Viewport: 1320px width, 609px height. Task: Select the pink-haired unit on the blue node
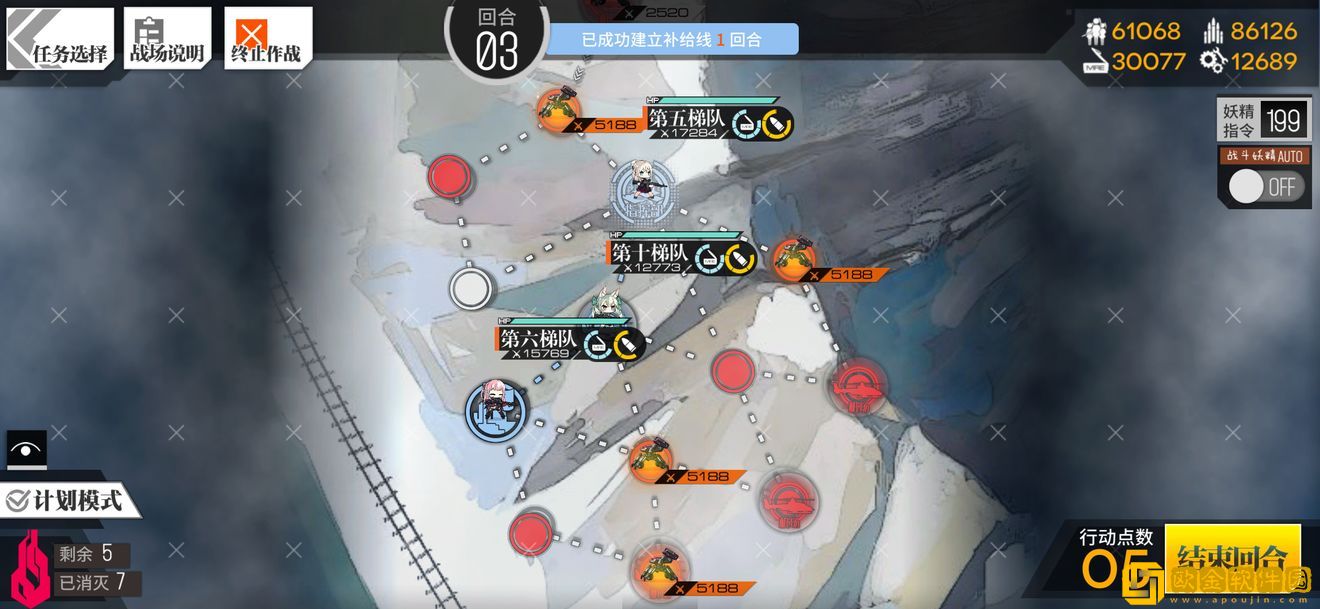pyautogui.click(x=496, y=410)
